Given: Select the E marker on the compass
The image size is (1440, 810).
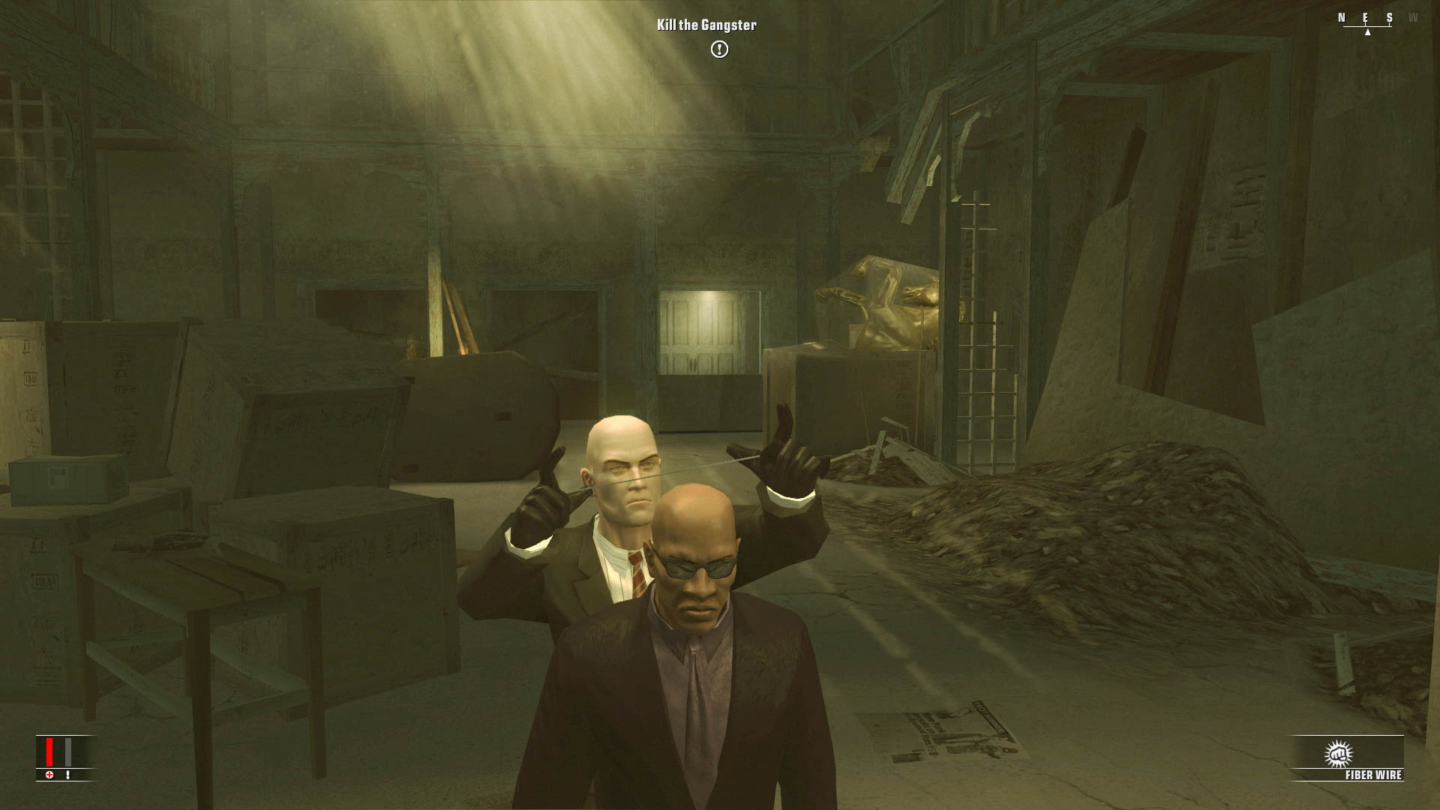Looking at the screenshot, I should pos(1364,17).
